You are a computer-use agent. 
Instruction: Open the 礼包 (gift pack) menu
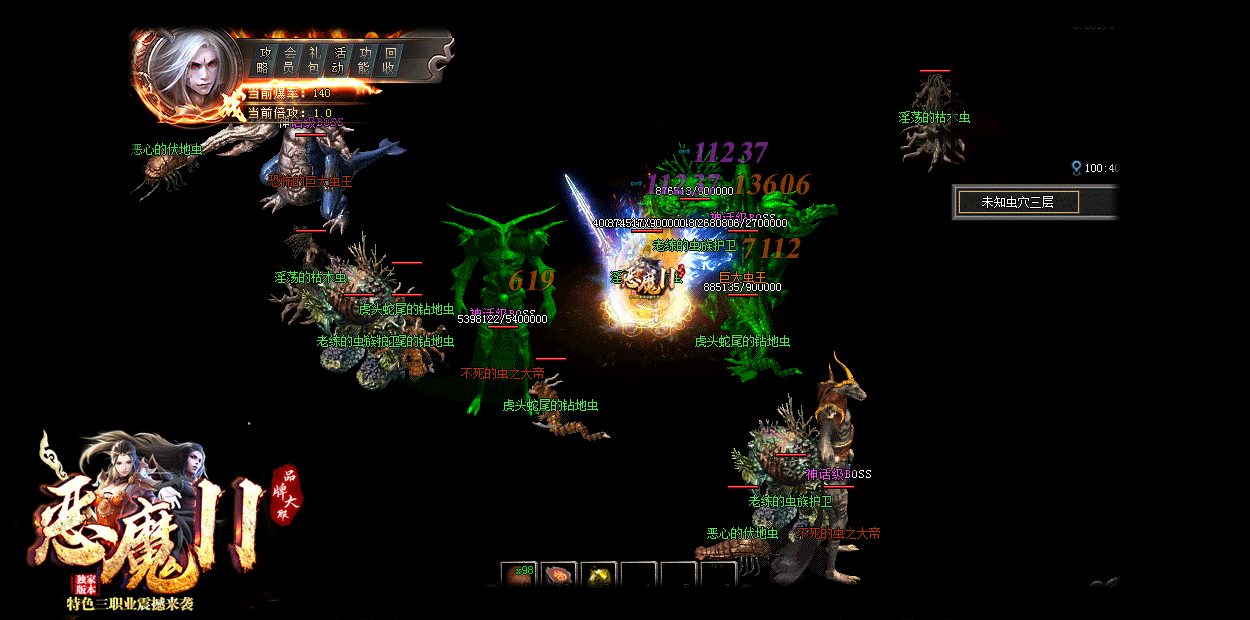315,60
